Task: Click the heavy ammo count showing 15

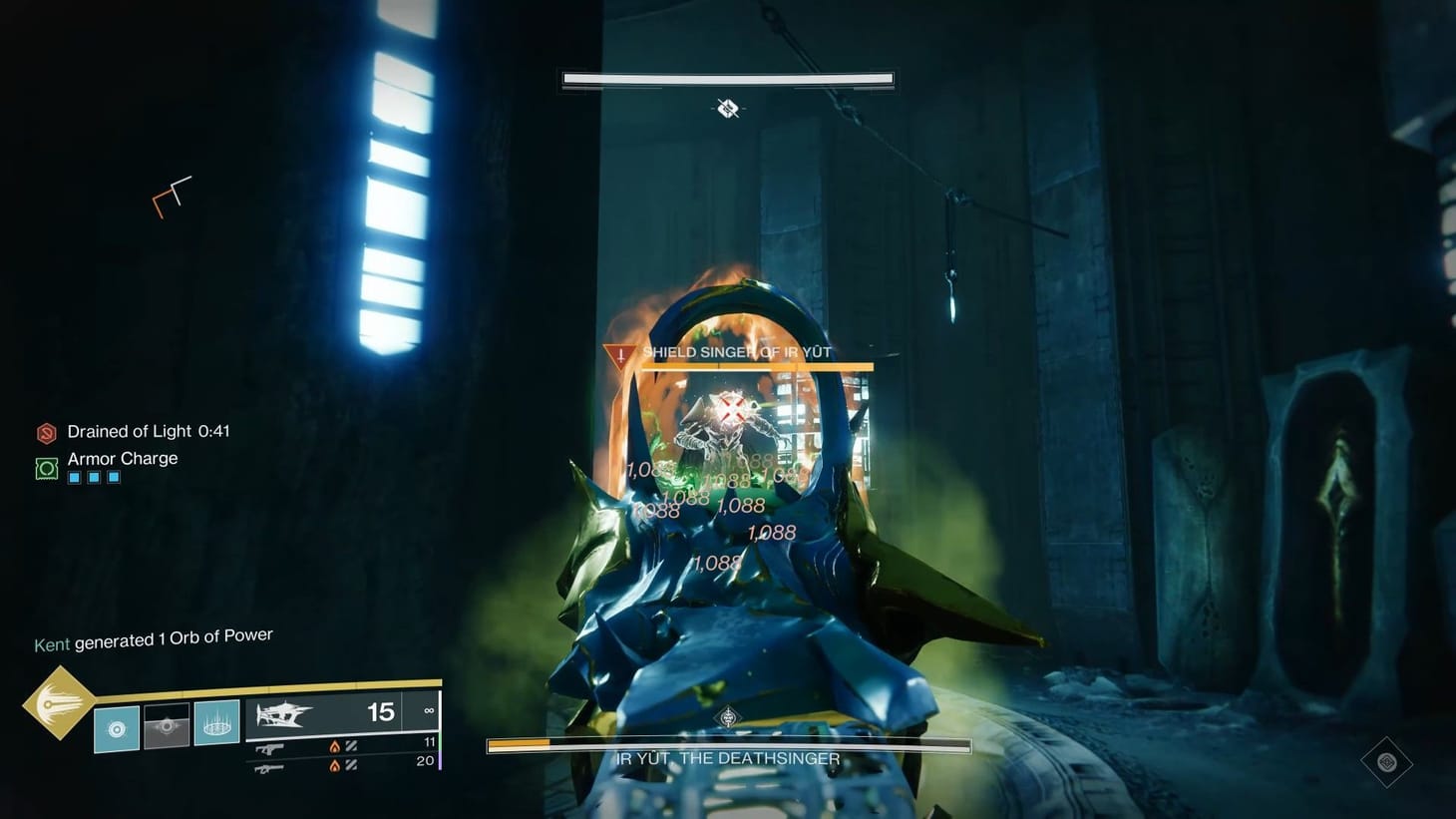Action: [x=380, y=712]
